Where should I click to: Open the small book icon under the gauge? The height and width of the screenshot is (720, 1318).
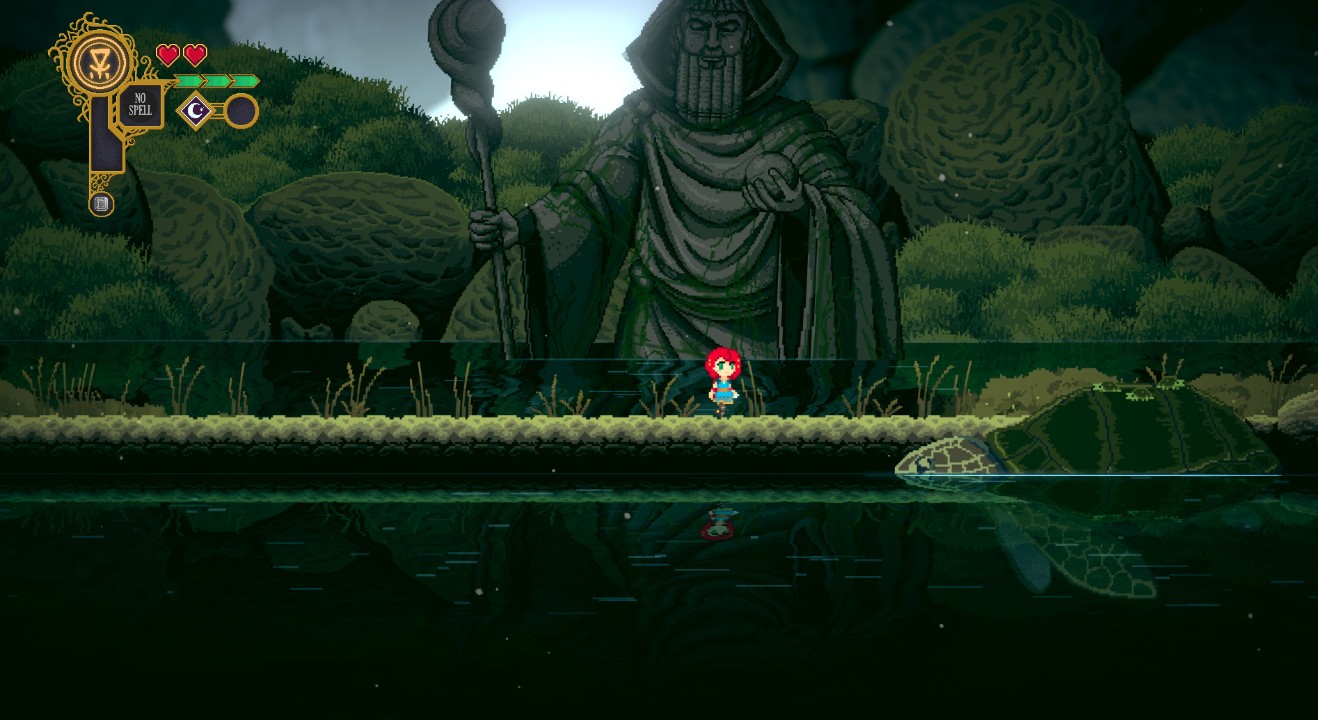pos(101,204)
